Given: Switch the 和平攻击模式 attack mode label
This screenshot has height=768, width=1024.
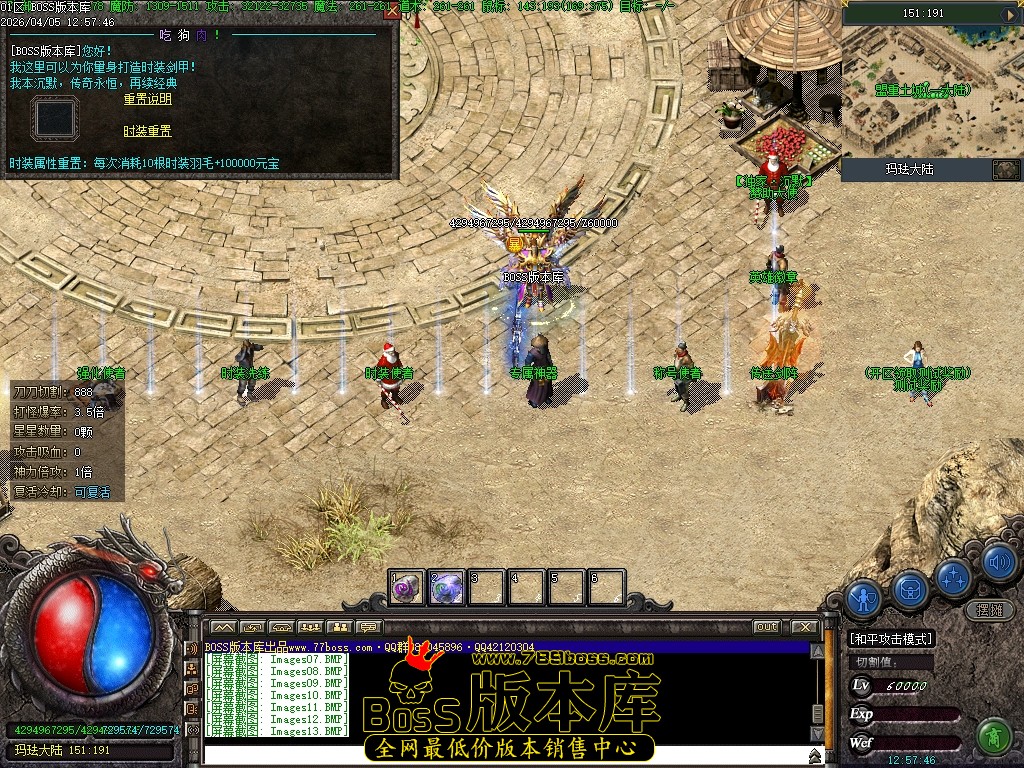Looking at the screenshot, I should coord(891,639).
